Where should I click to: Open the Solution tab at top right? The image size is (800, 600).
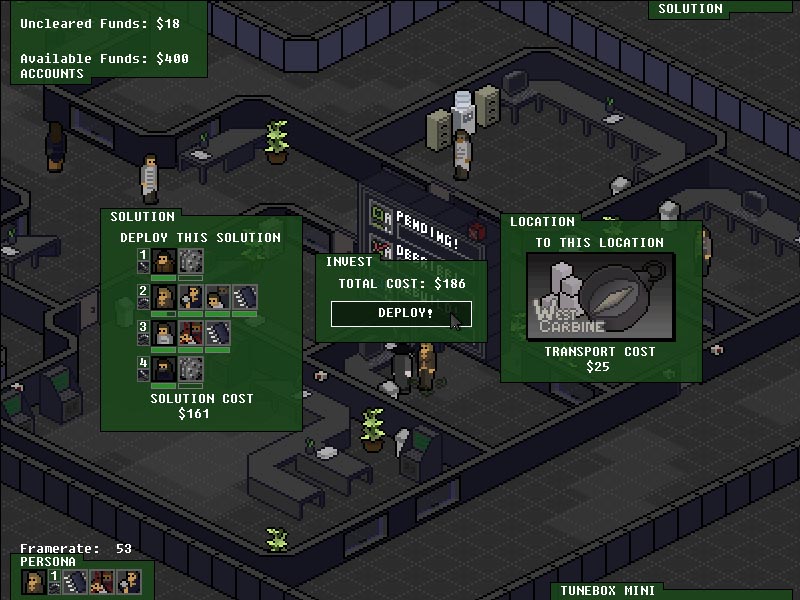(x=690, y=9)
